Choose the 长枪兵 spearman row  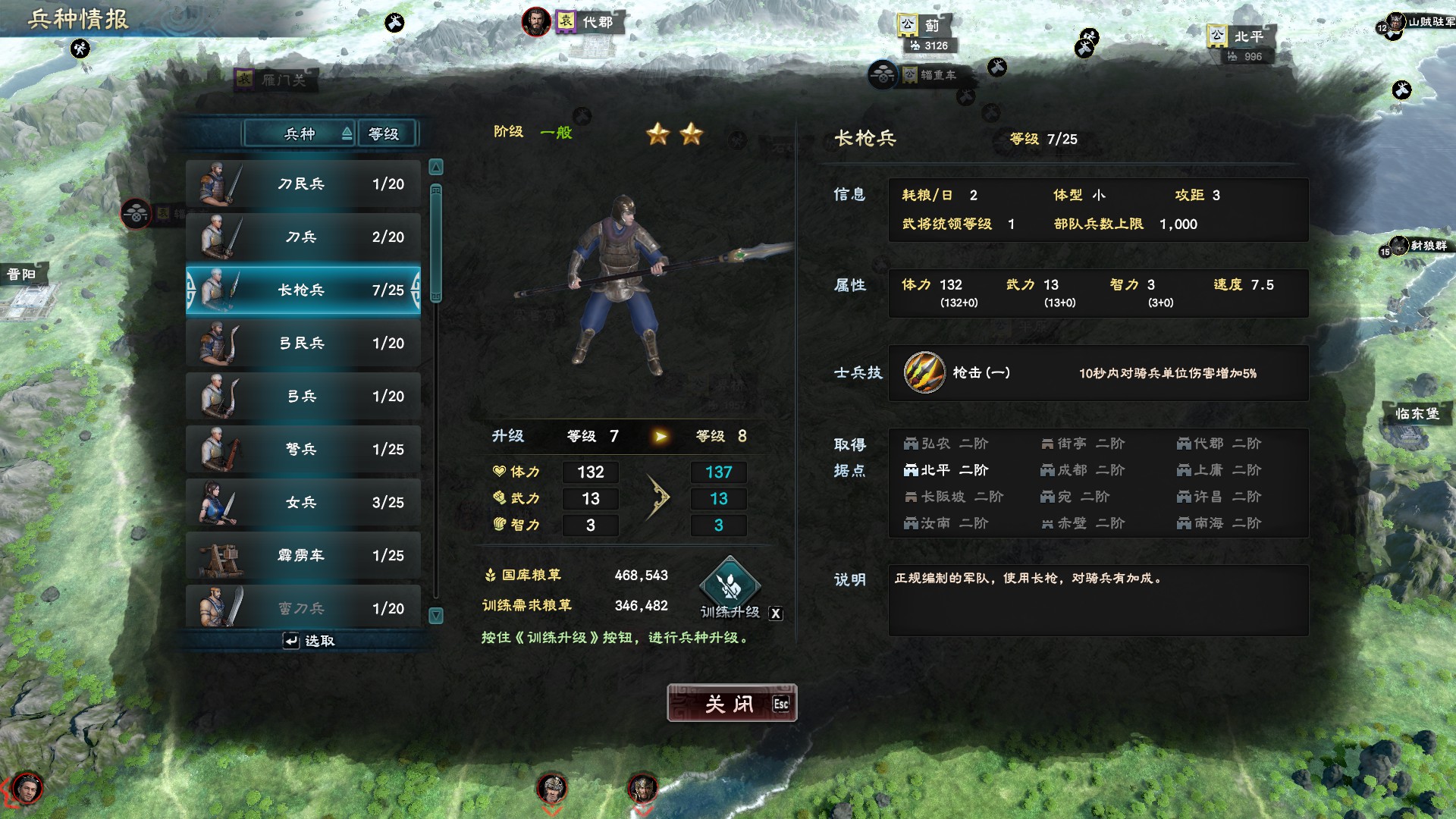click(x=303, y=290)
